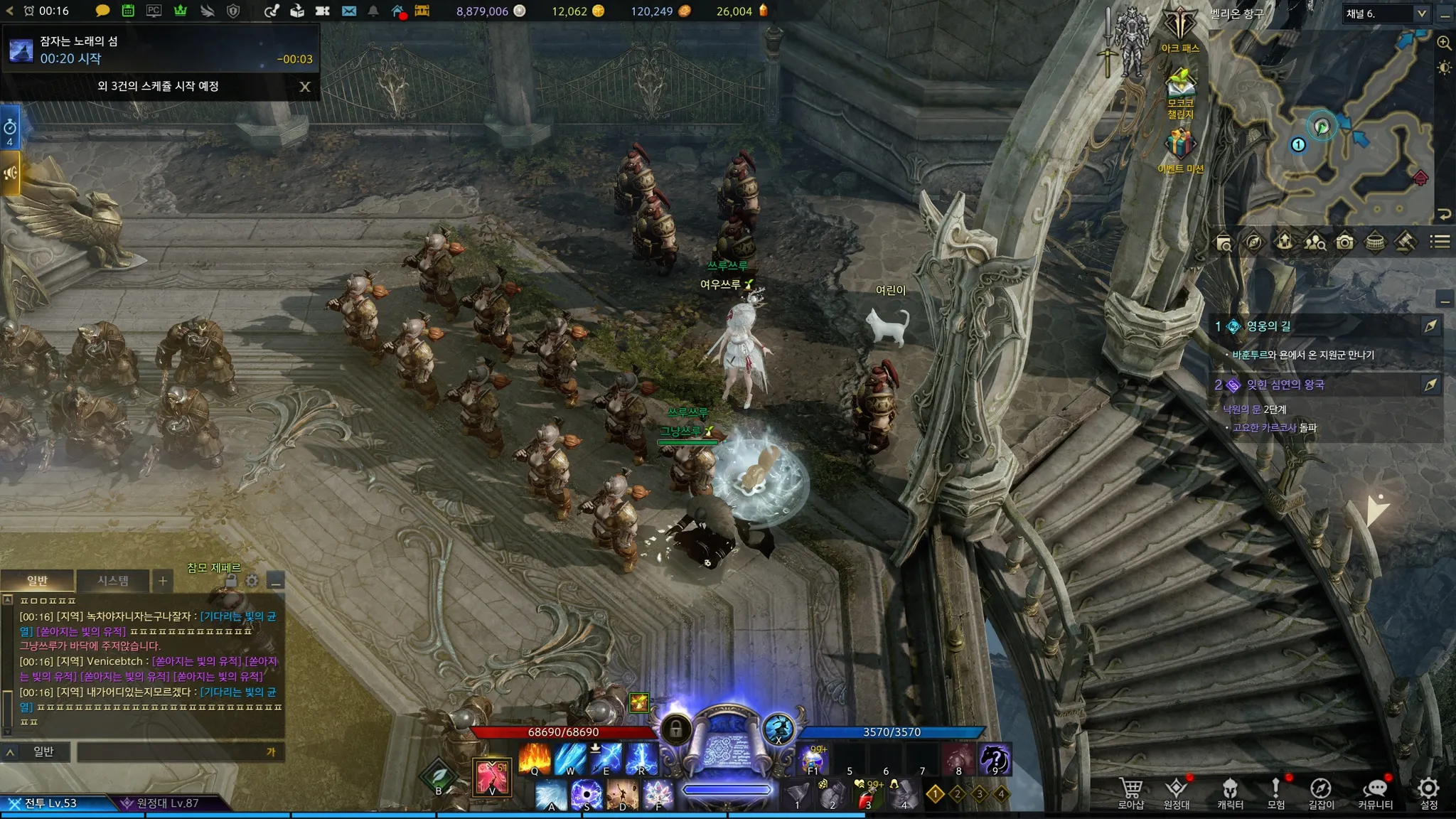The image size is (1456, 819).
Task: Open the Community menu
Action: click(x=1376, y=791)
